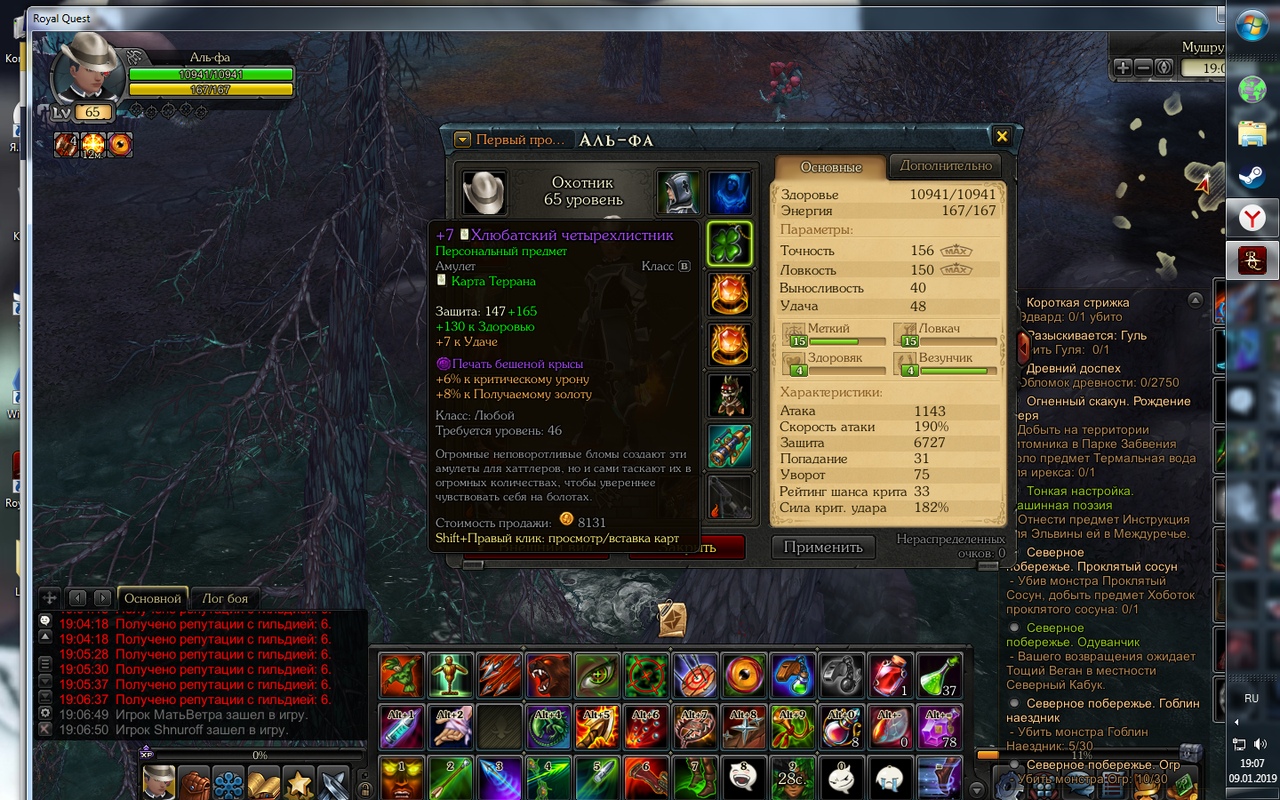Select the telescope item equipment slot
This screenshot has width=1280, height=800.
(x=730, y=446)
